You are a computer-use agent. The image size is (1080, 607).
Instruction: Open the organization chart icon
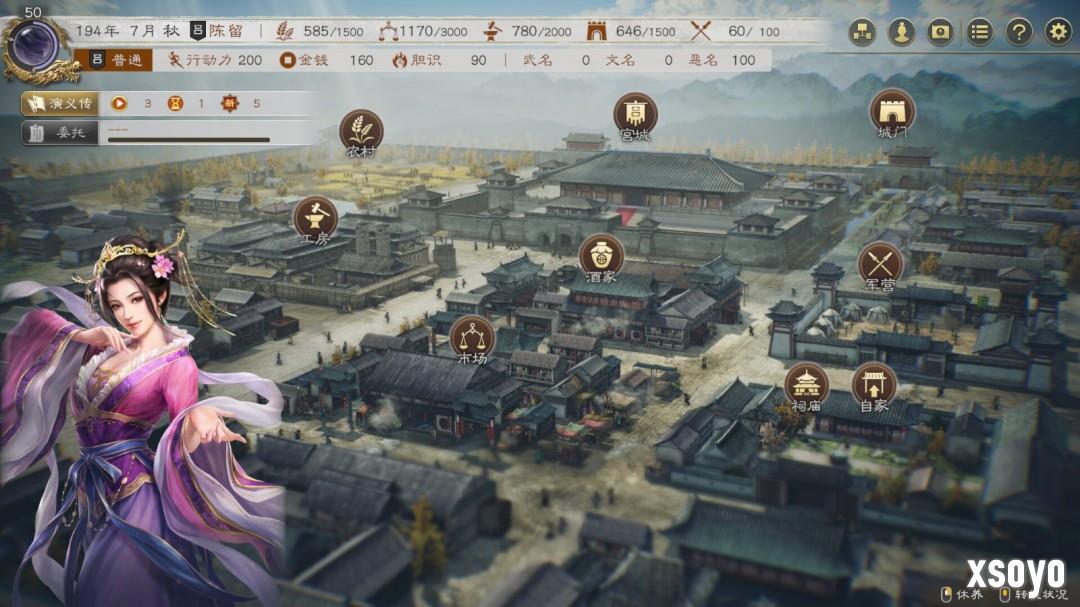[862, 32]
